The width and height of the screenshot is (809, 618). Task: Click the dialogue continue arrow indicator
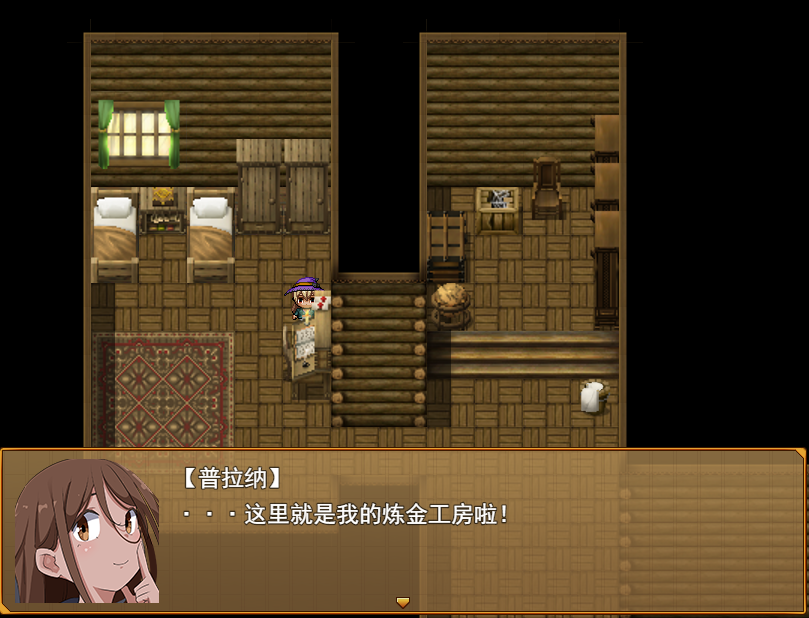pyautogui.click(x=403, y=602)
